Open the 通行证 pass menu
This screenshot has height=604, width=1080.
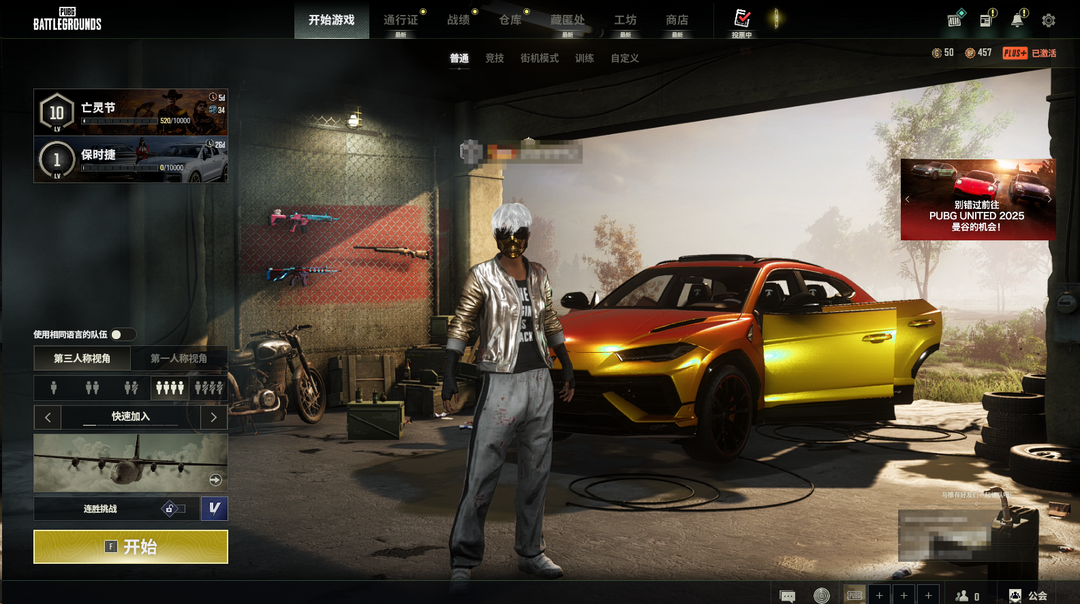click(x=400, y=20)
